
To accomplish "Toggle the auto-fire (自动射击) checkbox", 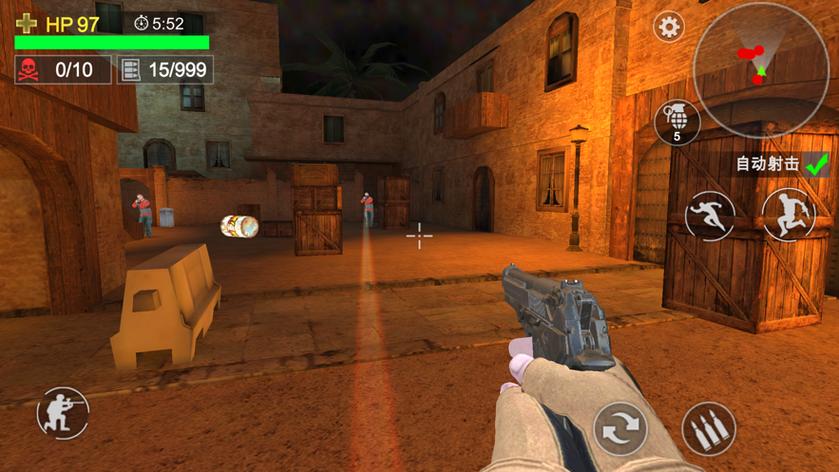I will click(x=819, y=163).
